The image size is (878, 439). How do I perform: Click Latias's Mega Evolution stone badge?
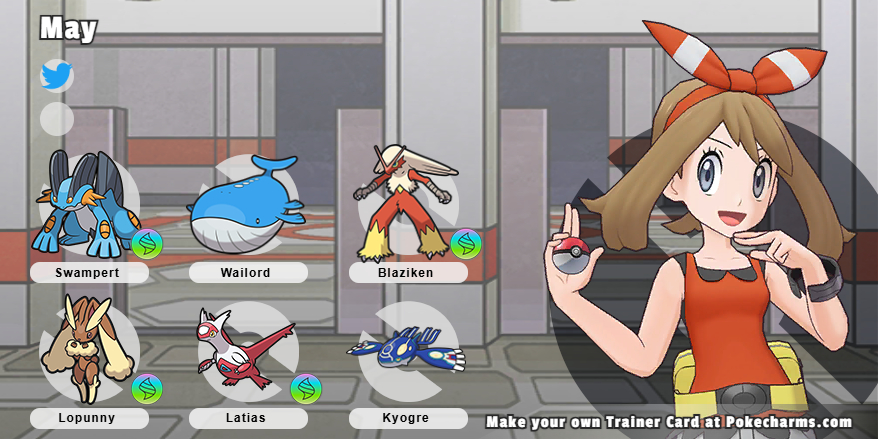coord(306,389)
